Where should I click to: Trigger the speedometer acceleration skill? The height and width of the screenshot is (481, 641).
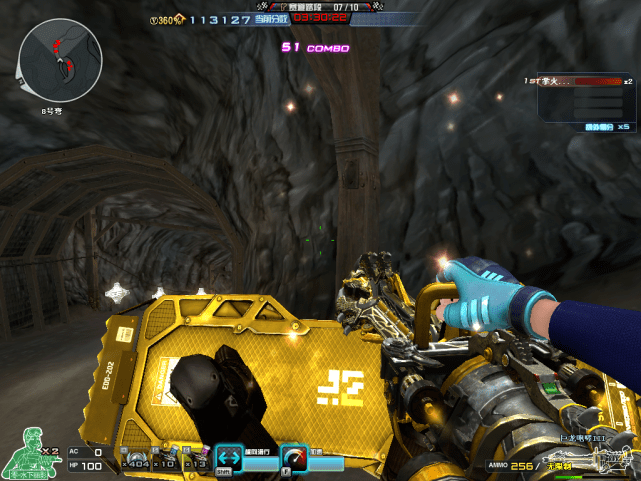(294, 456)
